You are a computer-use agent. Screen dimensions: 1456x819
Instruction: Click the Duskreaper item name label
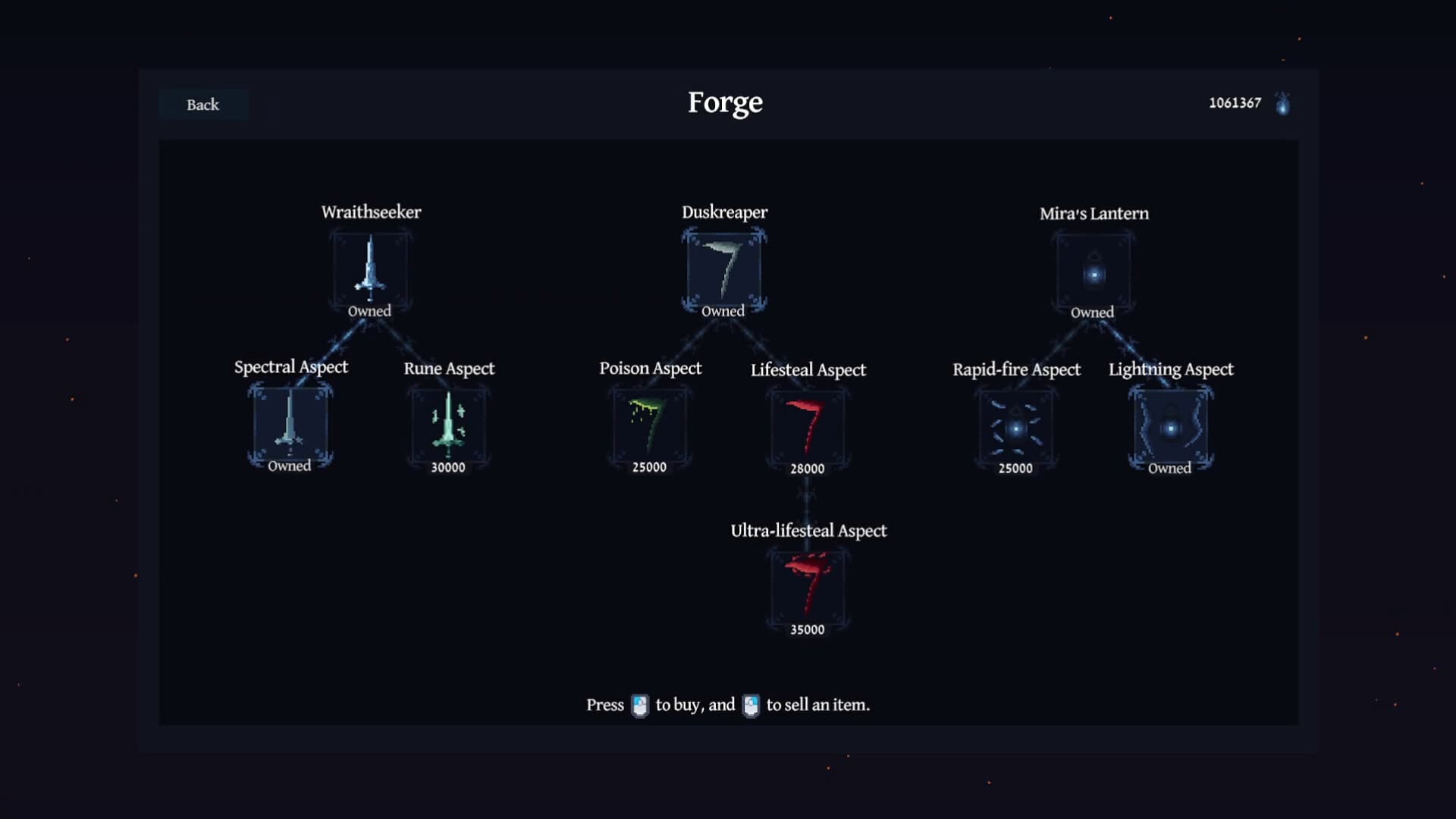[723, 212]
